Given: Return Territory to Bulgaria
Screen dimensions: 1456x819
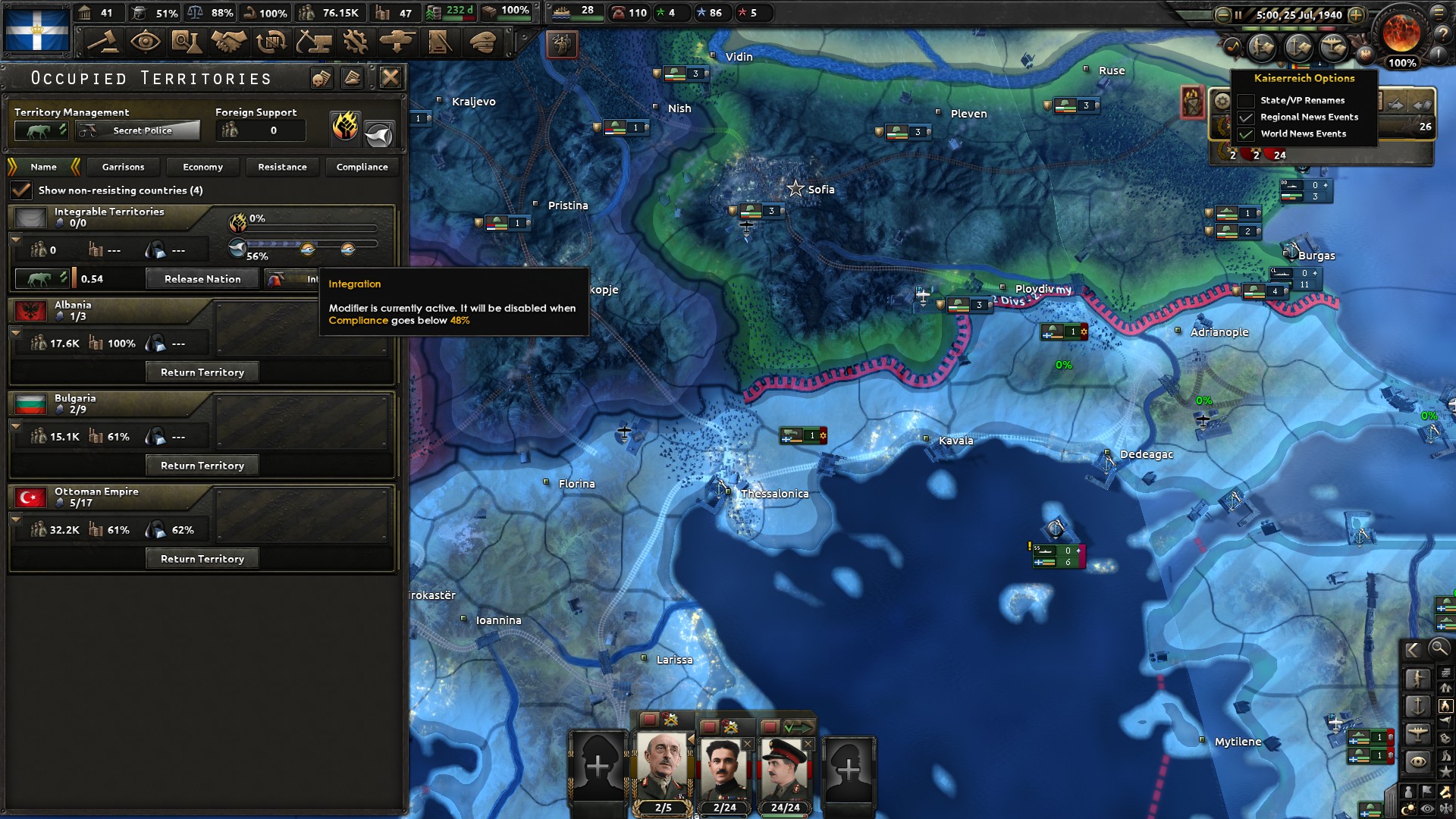Looking at the screenshot, I should click(202, 465).
